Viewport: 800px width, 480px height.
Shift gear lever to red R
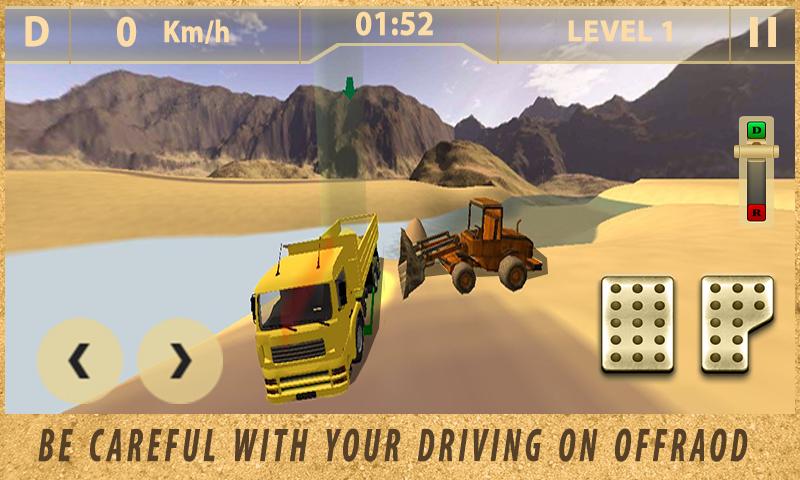pyautogui.click(x=757, y=211)
